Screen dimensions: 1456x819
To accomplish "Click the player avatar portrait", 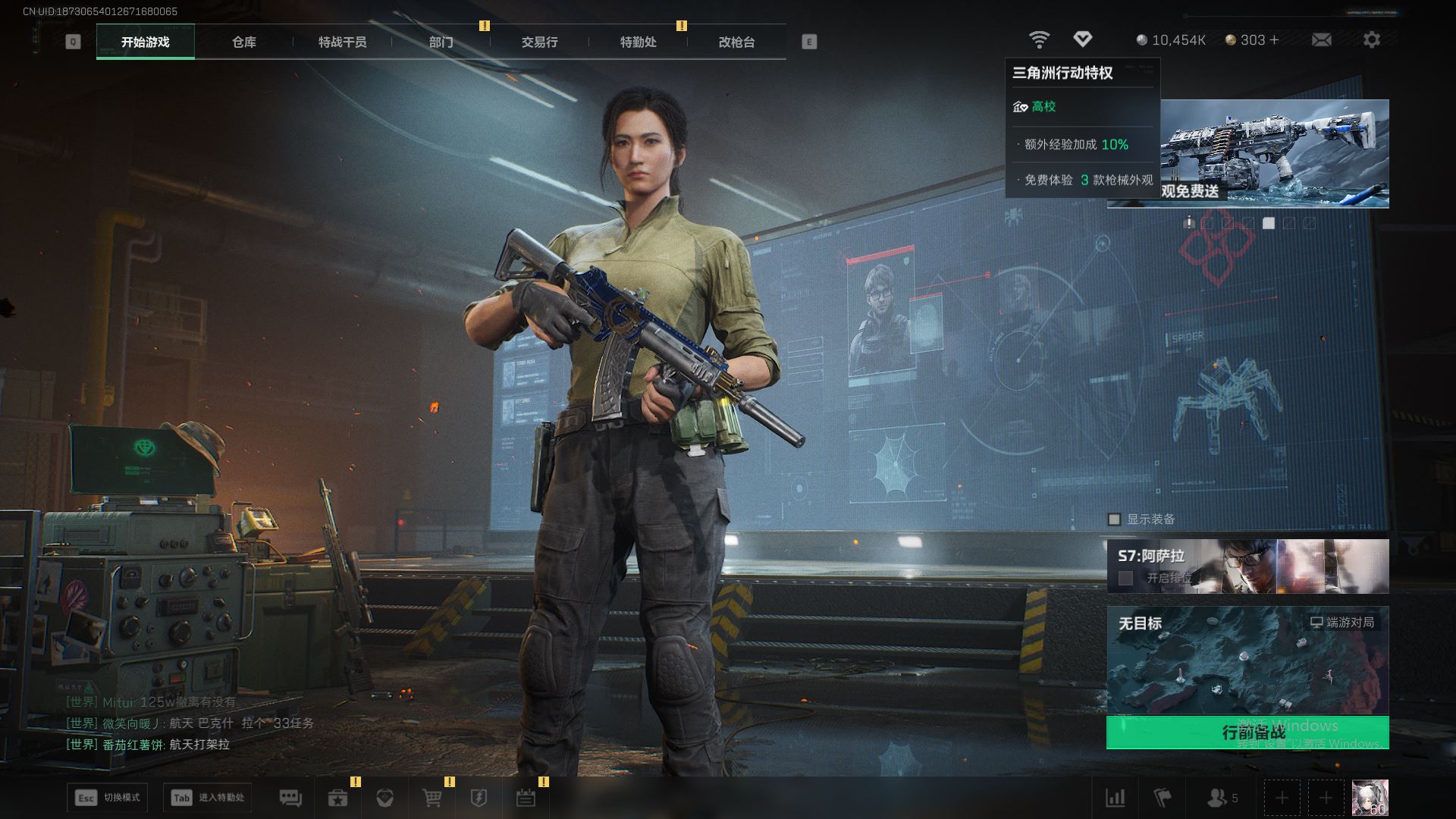I will tap(1370, 798).
